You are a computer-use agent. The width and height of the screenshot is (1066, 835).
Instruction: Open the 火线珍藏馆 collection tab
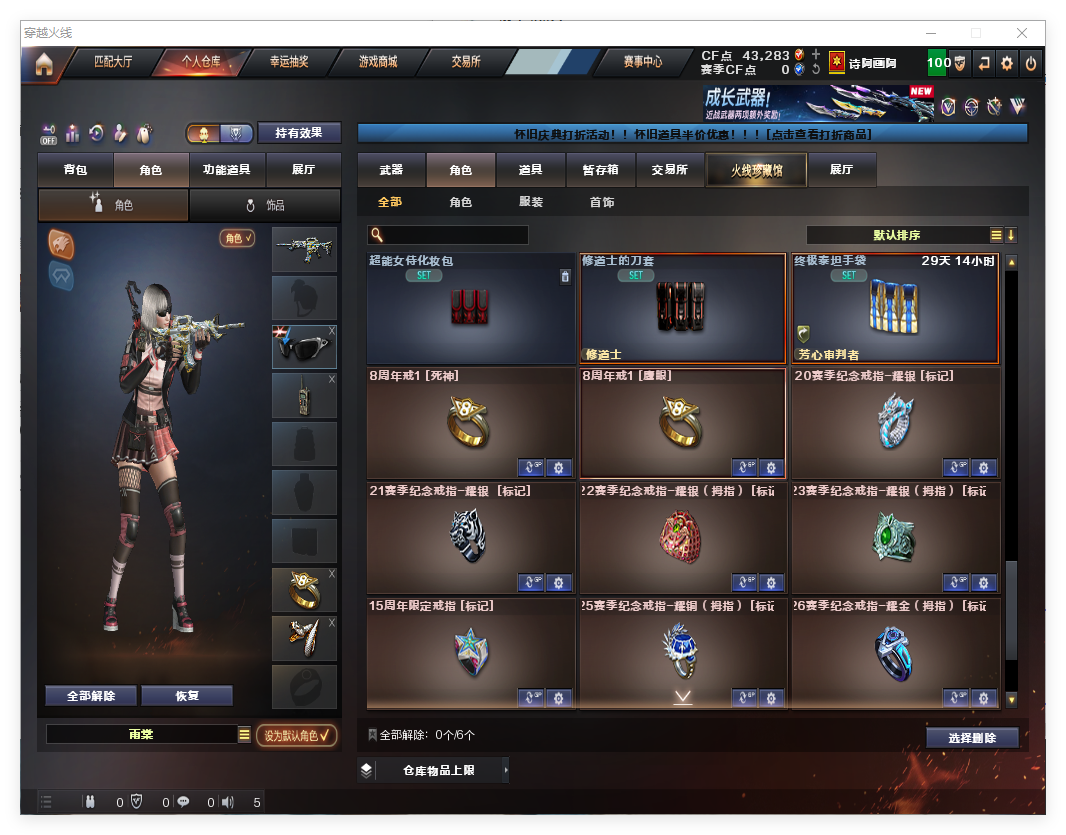(x=755, y=170)
